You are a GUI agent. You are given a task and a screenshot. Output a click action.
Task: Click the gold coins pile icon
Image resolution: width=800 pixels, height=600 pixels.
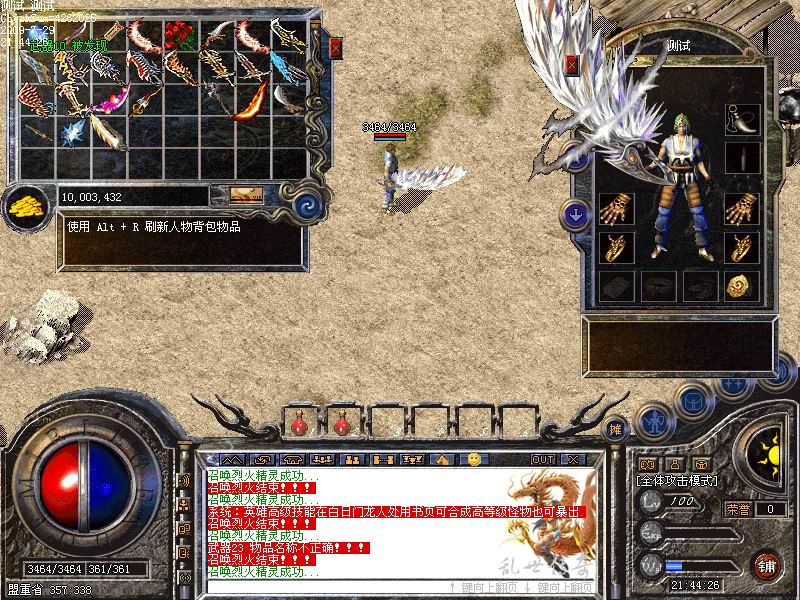tap(28, 207)
